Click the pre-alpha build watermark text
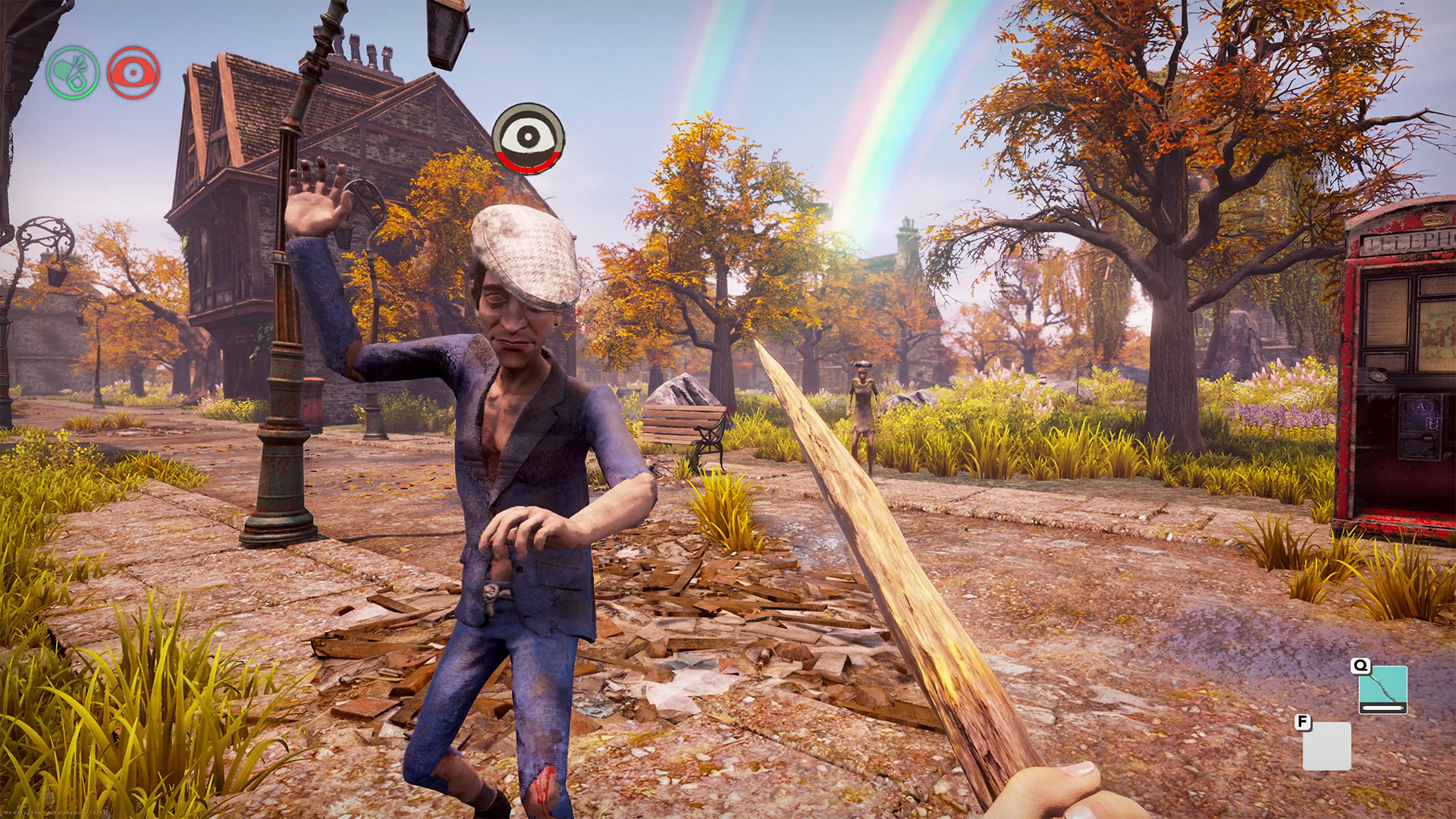 pyautogui.click(x=55, y=812)
